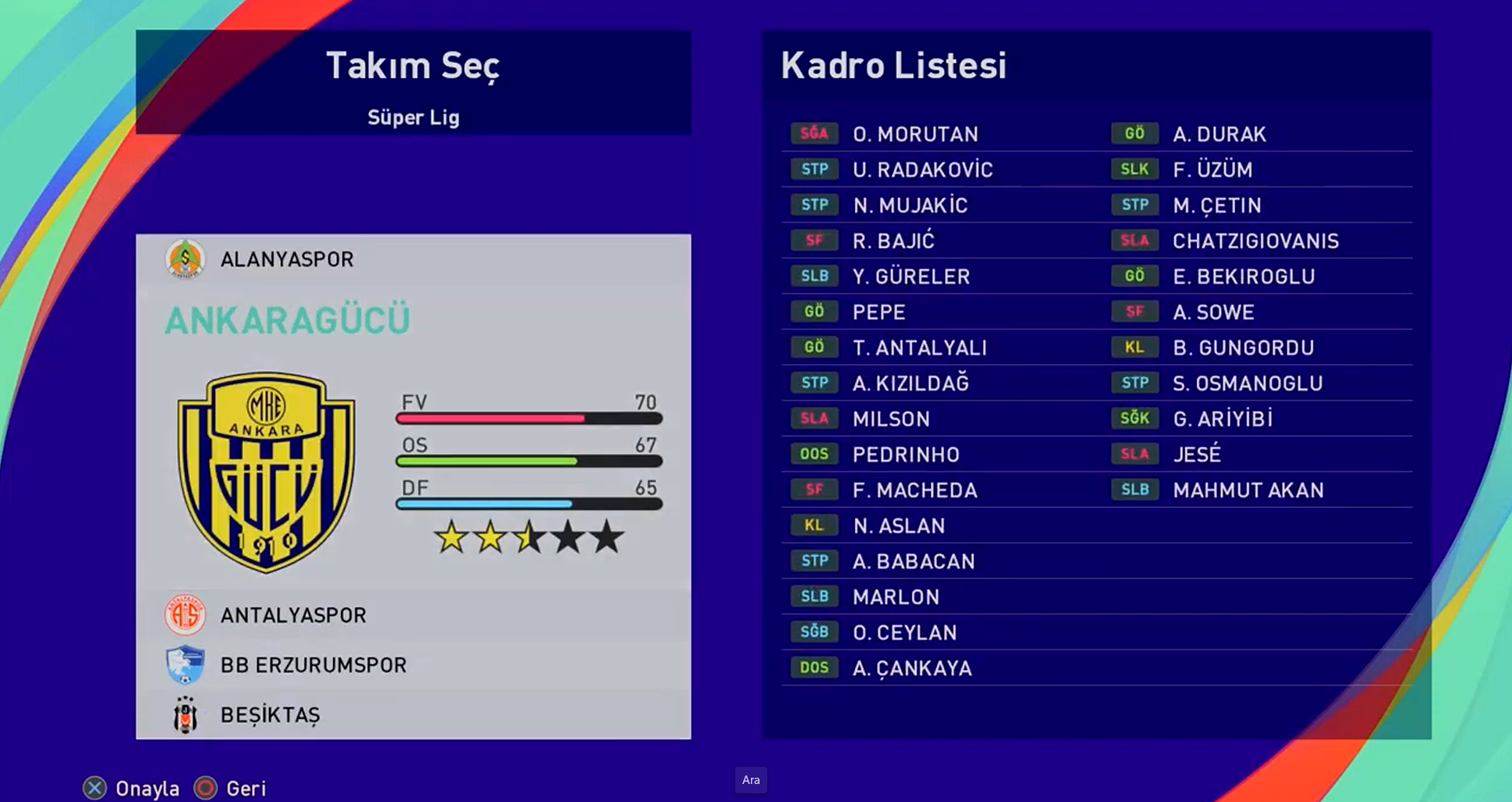
Task: Select F. Macheda in the squad
Action: (x=914, y=491)
